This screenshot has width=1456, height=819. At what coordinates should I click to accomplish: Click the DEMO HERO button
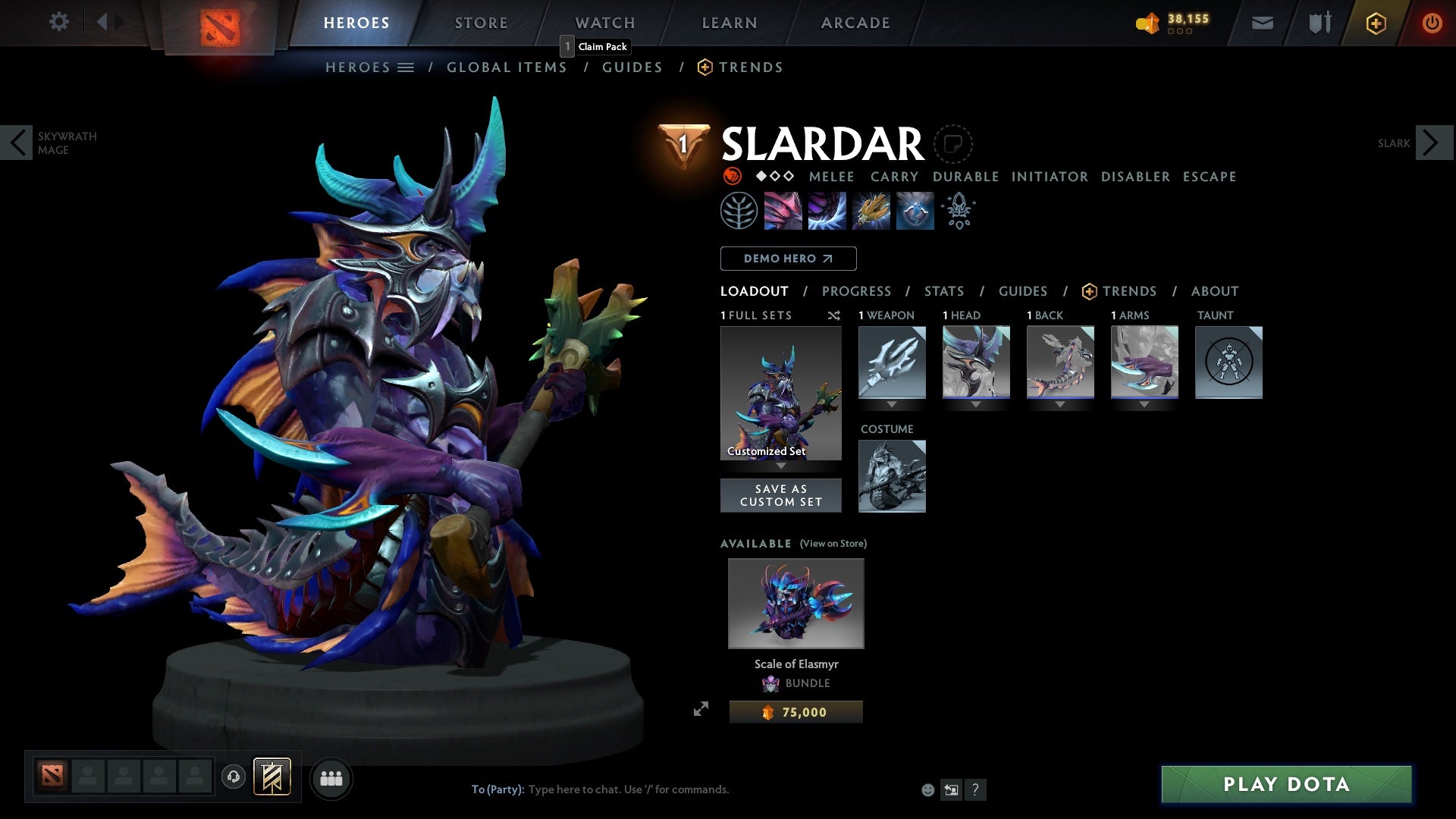click(x=788, y=259)
